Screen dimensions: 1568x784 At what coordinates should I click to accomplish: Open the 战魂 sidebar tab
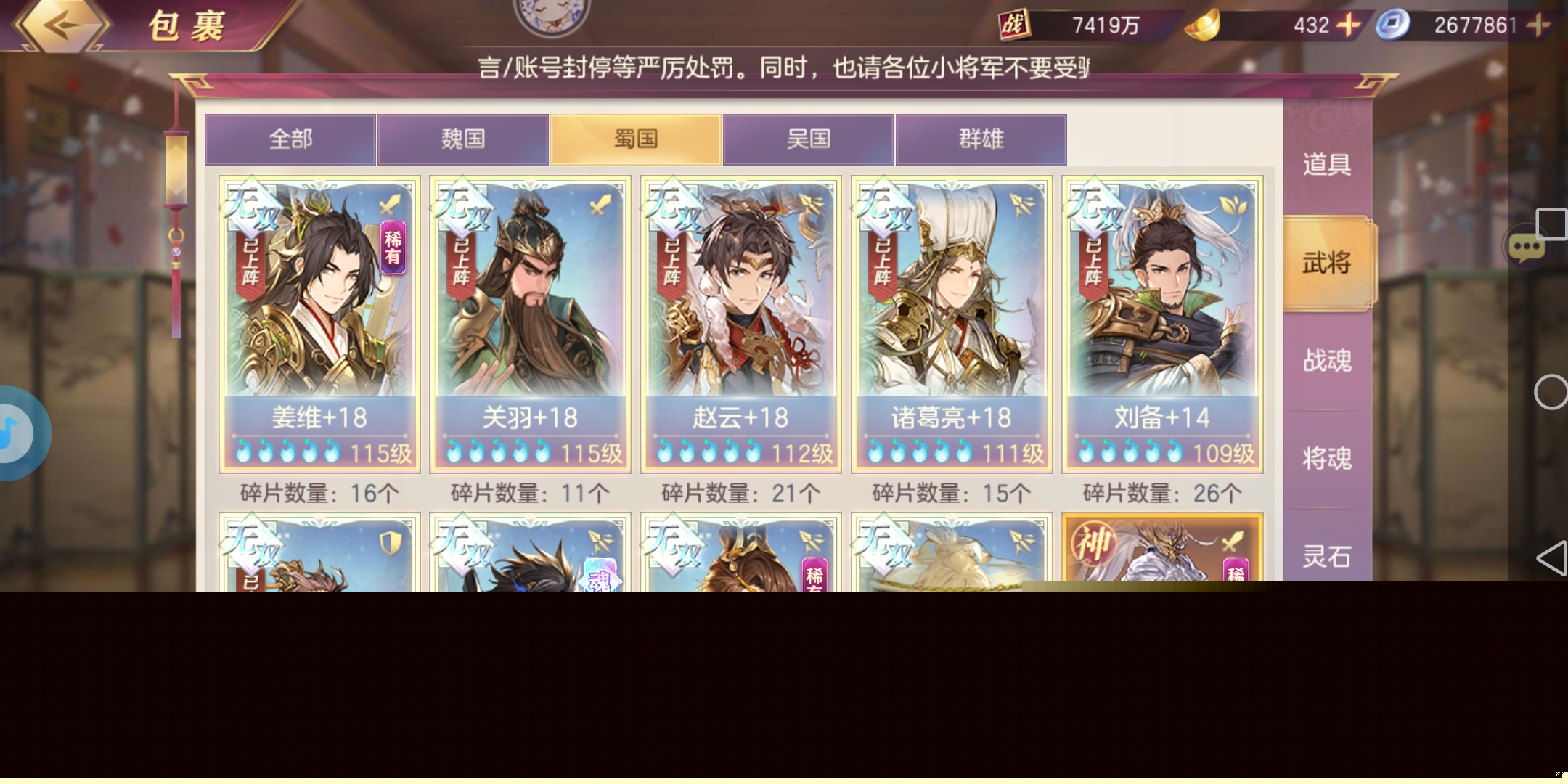(x=1328, y=361)
